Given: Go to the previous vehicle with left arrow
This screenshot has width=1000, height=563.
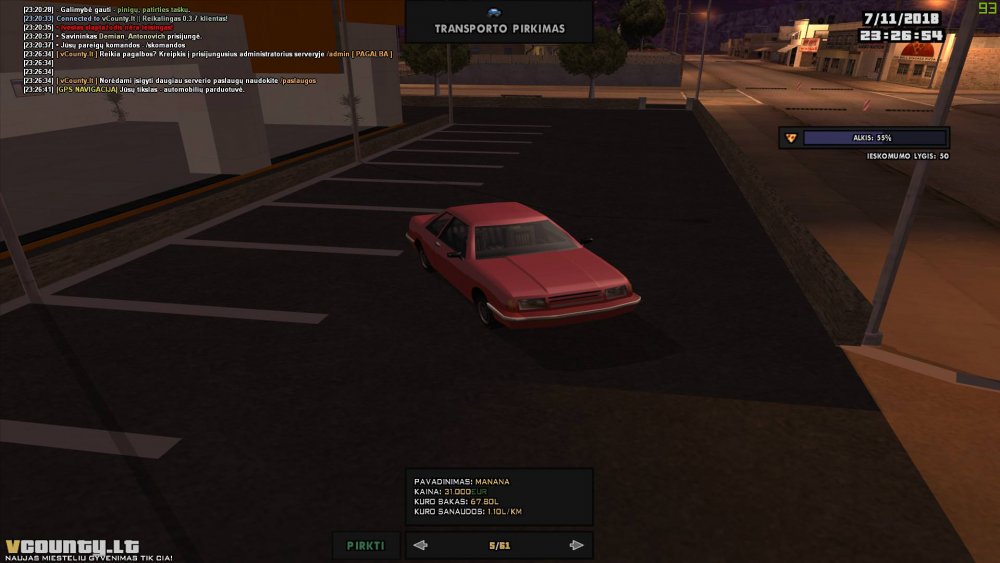Looking at the screenshot, I should point(421,545).
